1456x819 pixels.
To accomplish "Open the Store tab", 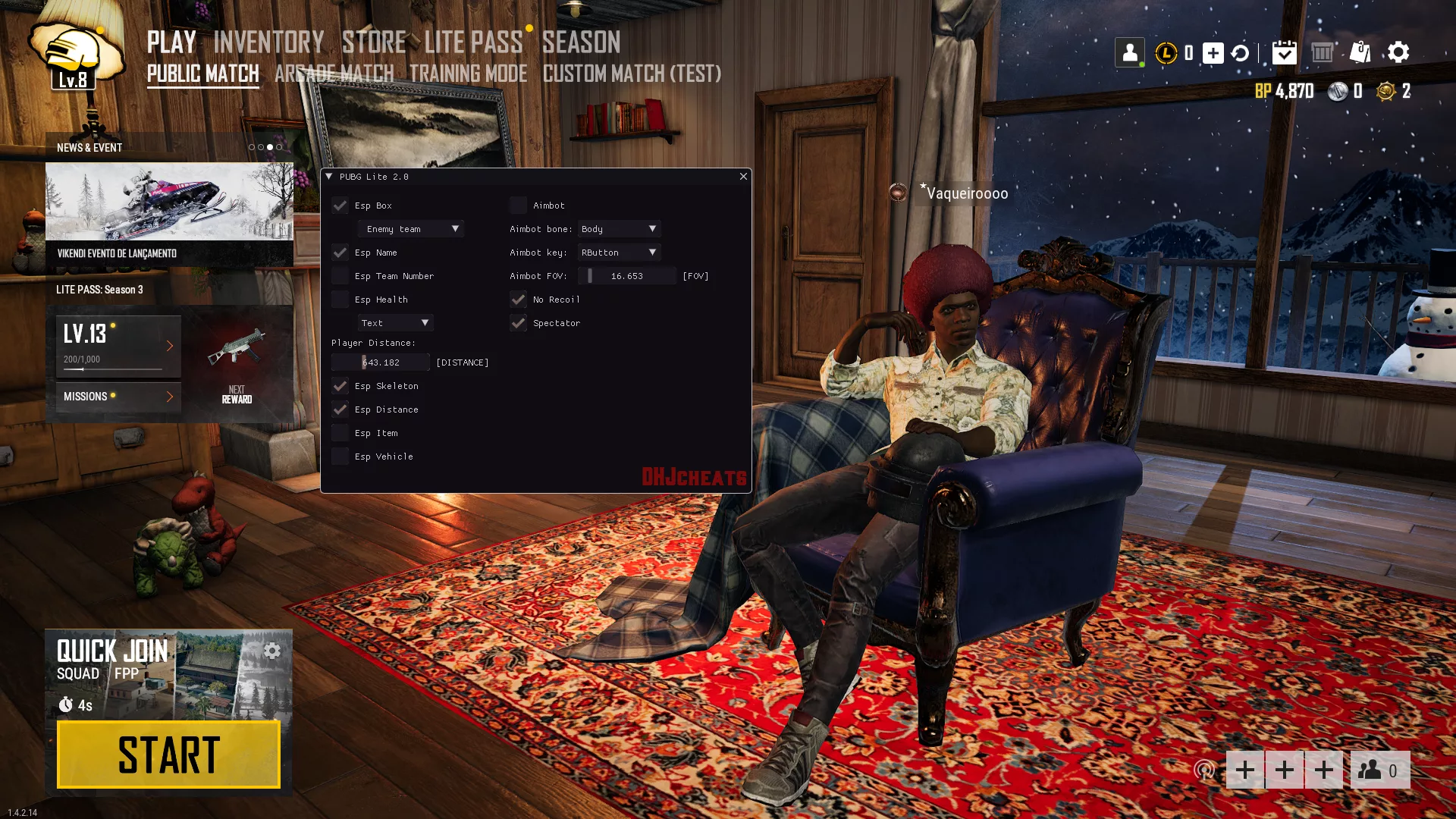I will pos(374,42).
